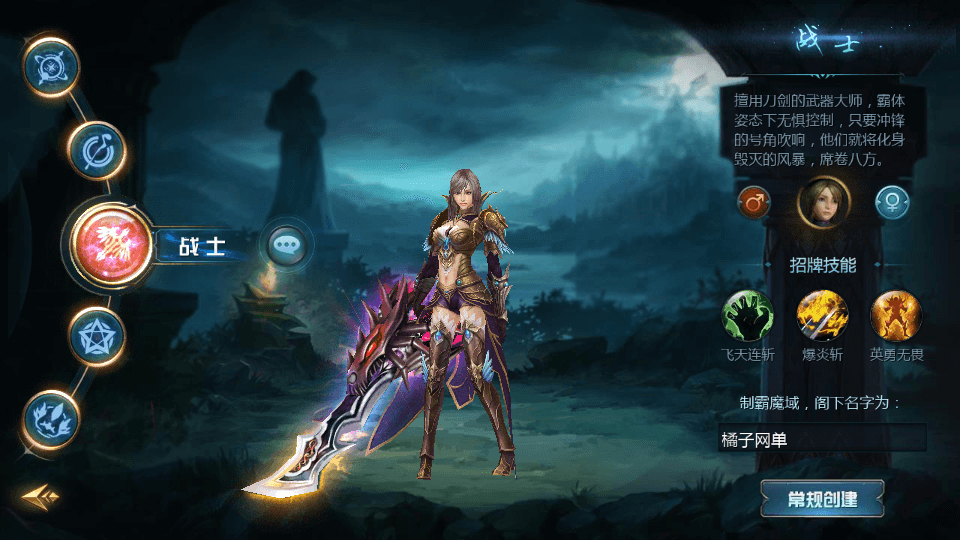Select the red 战士 warrior class icon
The height and width of the screenshot is (540, 960).
click(x=110, y=240)
